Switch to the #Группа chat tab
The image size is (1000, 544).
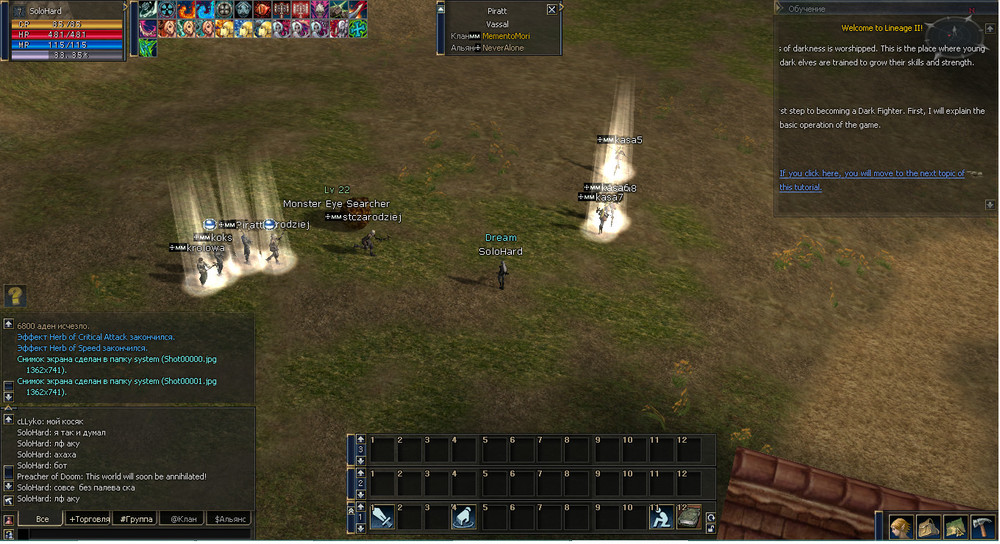(x=134, y=519)
